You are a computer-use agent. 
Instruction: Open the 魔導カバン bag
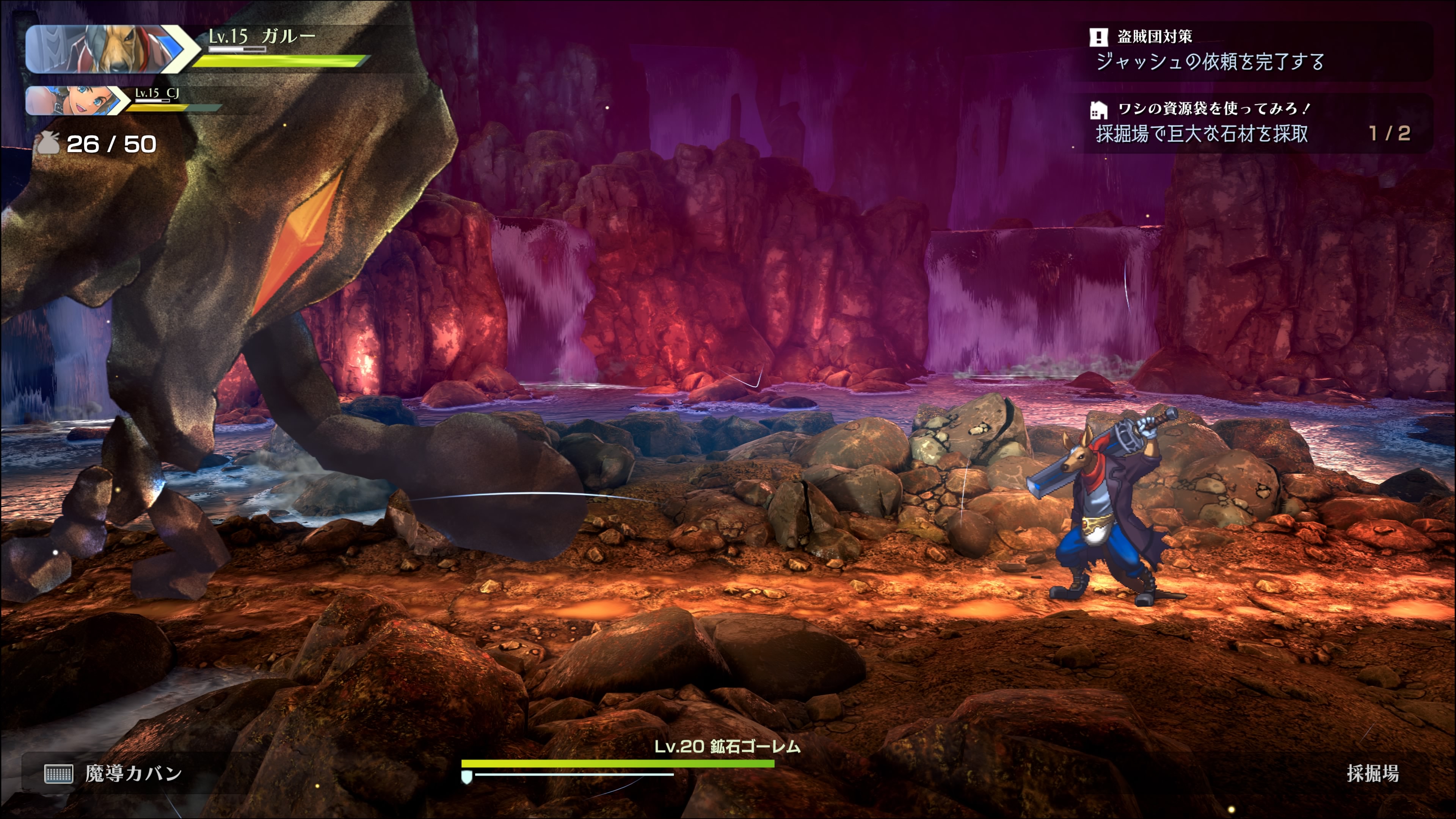tap(114, 773)
